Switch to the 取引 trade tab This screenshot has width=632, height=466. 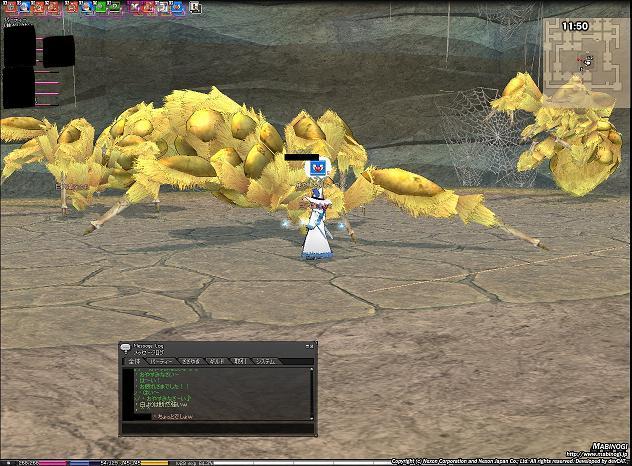tap(239, 360)
